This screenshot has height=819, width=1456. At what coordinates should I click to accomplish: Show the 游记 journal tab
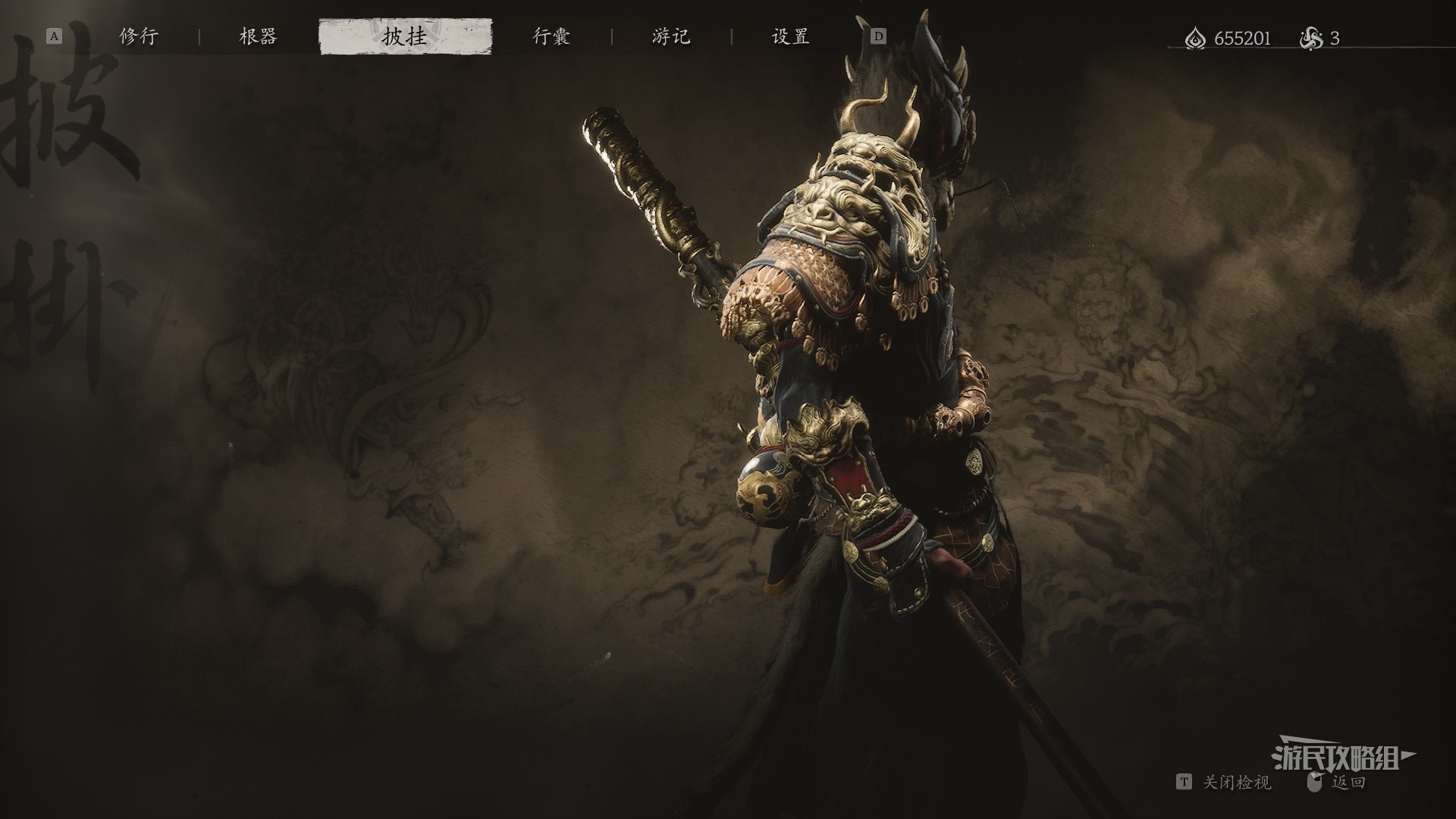click(x=671, y=36)
